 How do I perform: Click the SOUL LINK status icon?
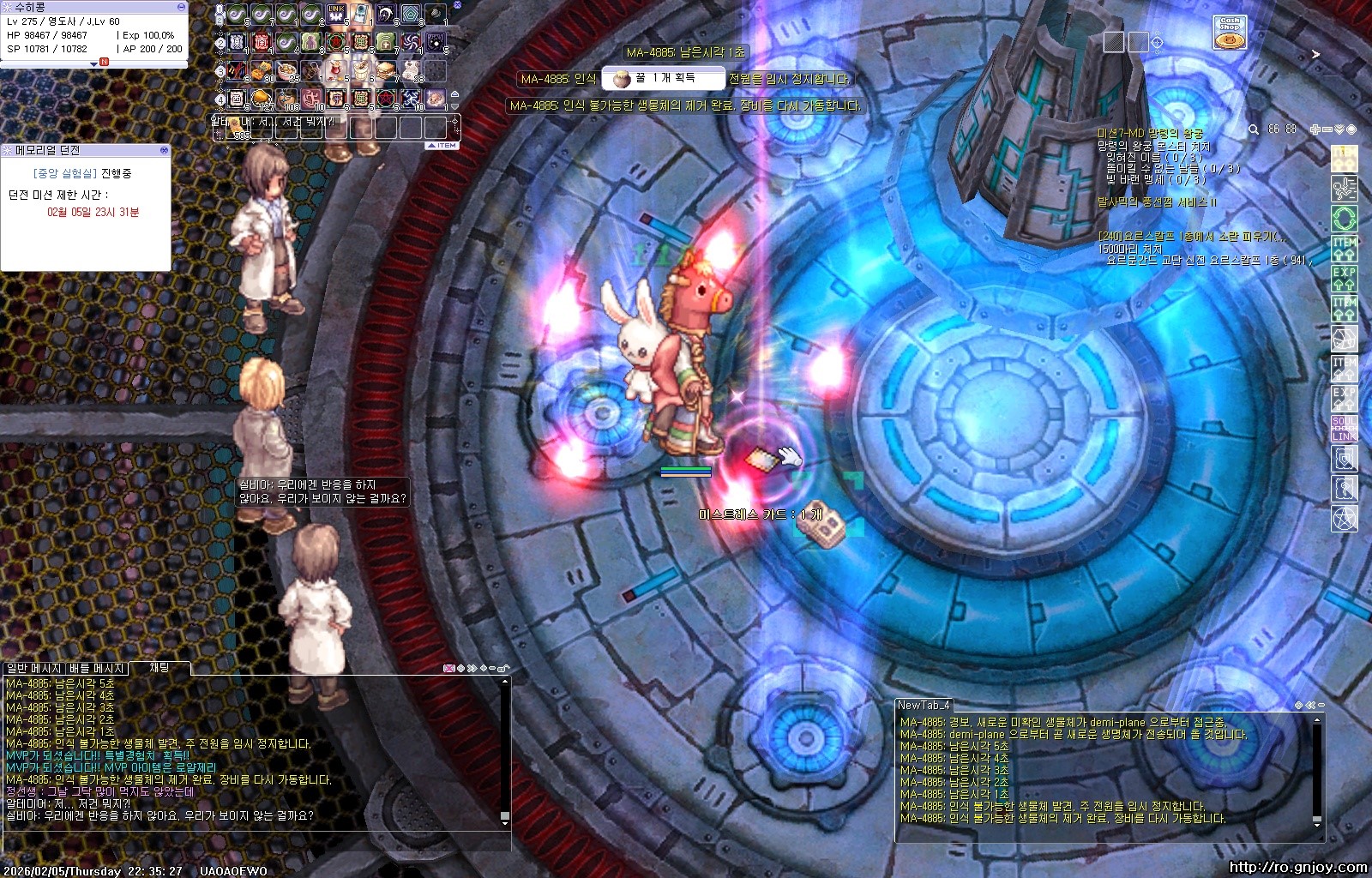coord(1344,429)
